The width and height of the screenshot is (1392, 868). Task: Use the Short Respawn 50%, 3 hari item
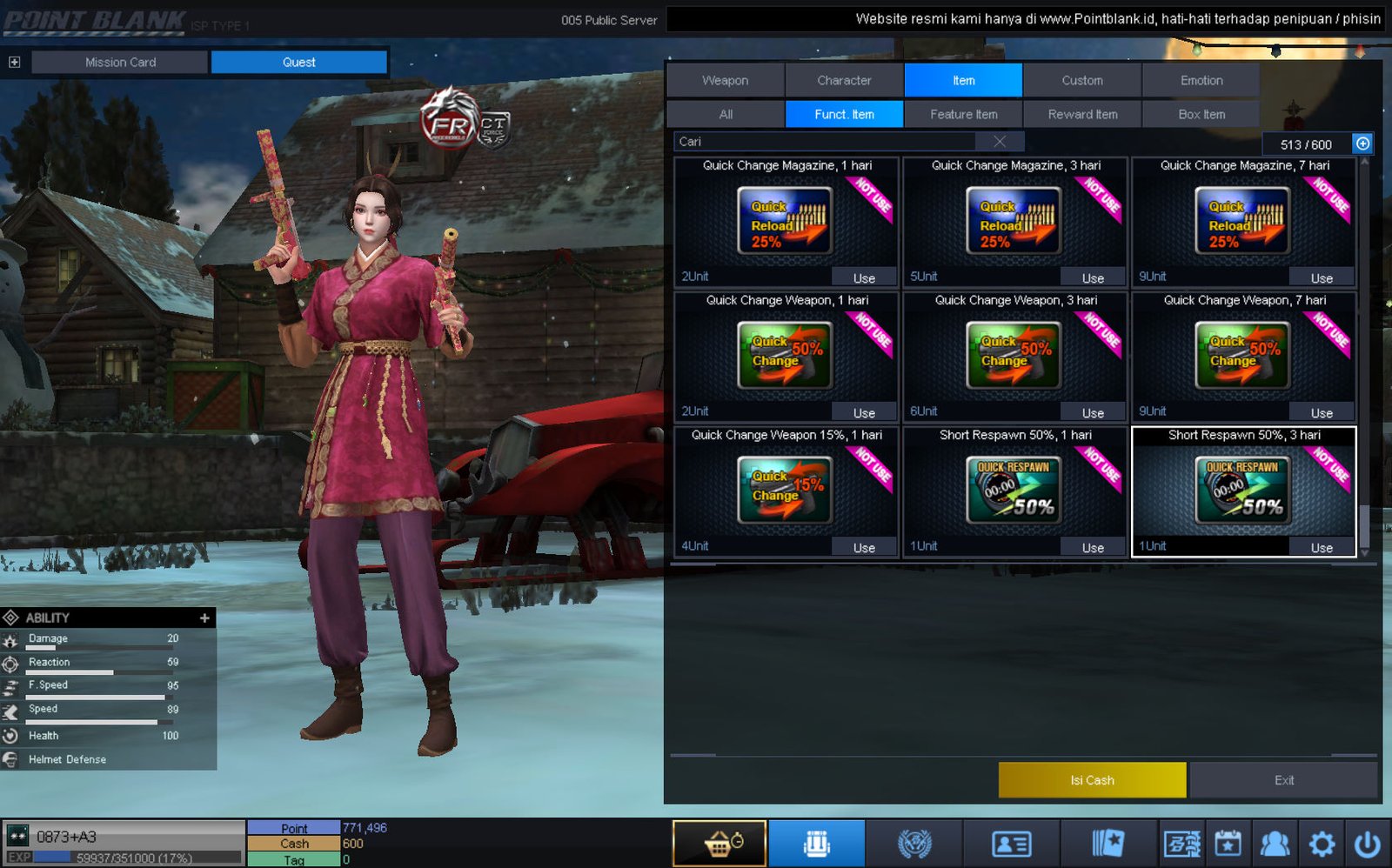[x=1321, y=548]
